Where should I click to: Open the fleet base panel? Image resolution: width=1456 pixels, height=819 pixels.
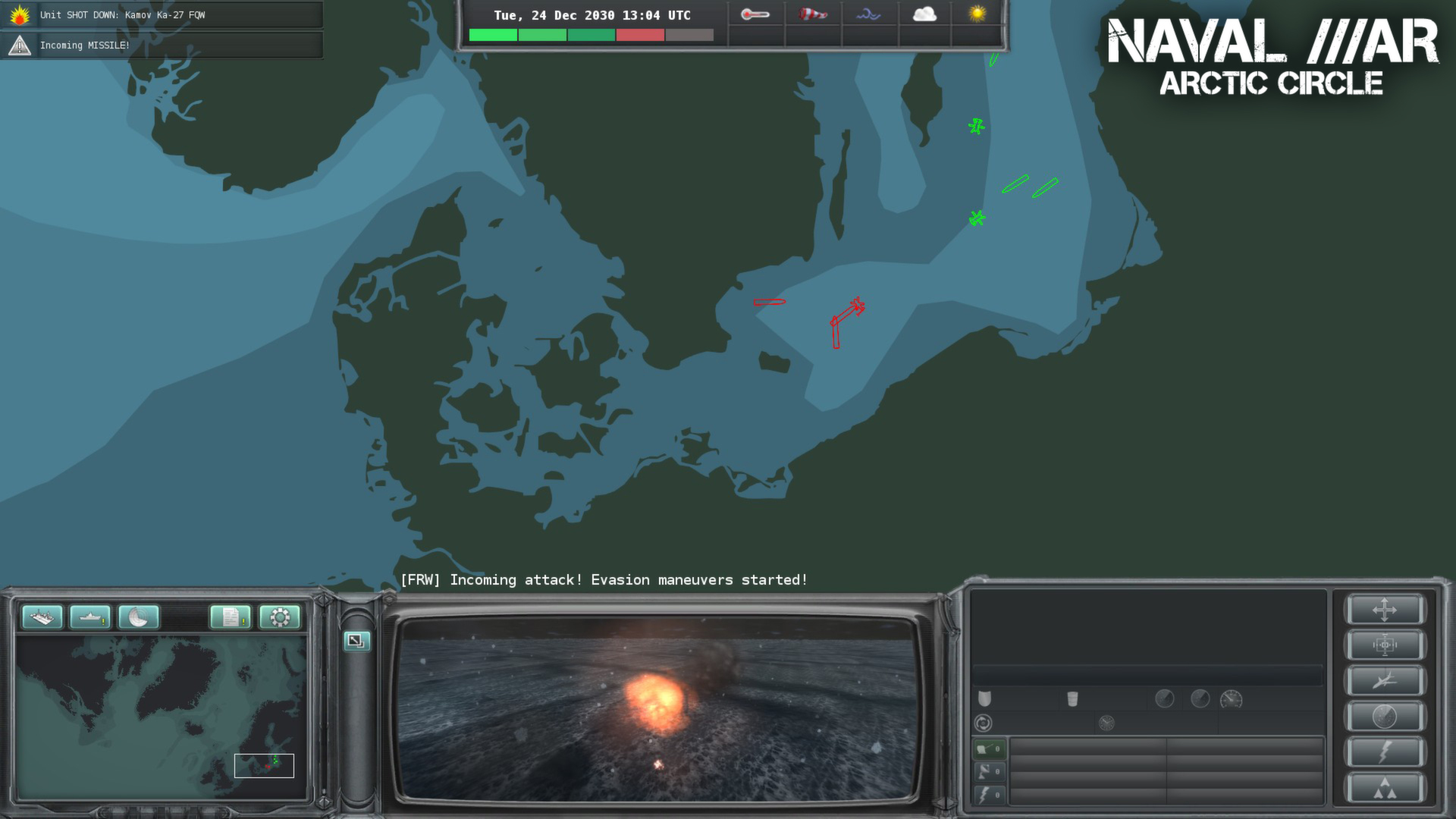coord(42,617)
